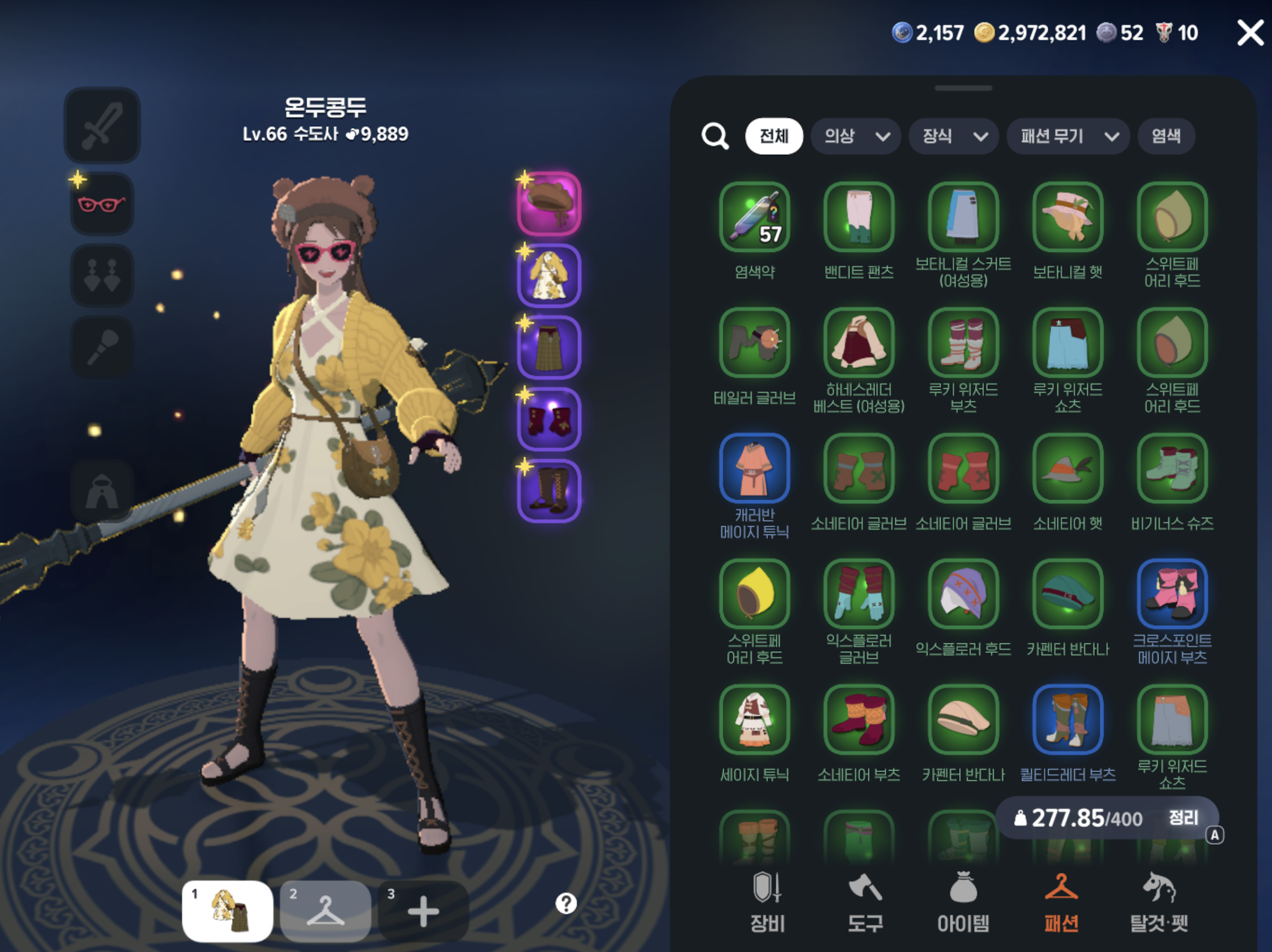Screen dimensions: 1272x952
Task: Choose the 세이지 튜닉 outfit
Action: pos(755,719)
